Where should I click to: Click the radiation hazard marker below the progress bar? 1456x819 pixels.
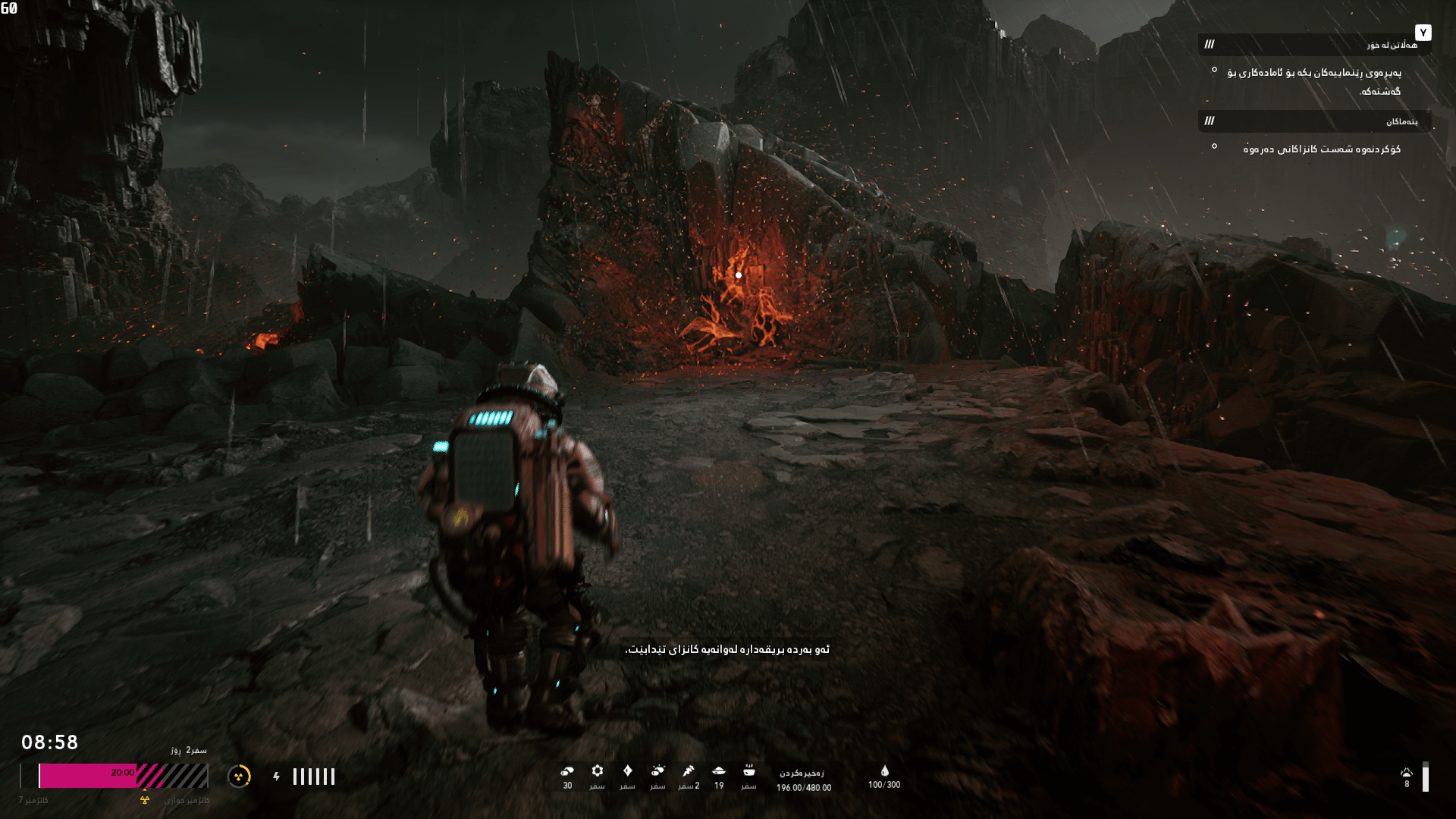[144, 799]
